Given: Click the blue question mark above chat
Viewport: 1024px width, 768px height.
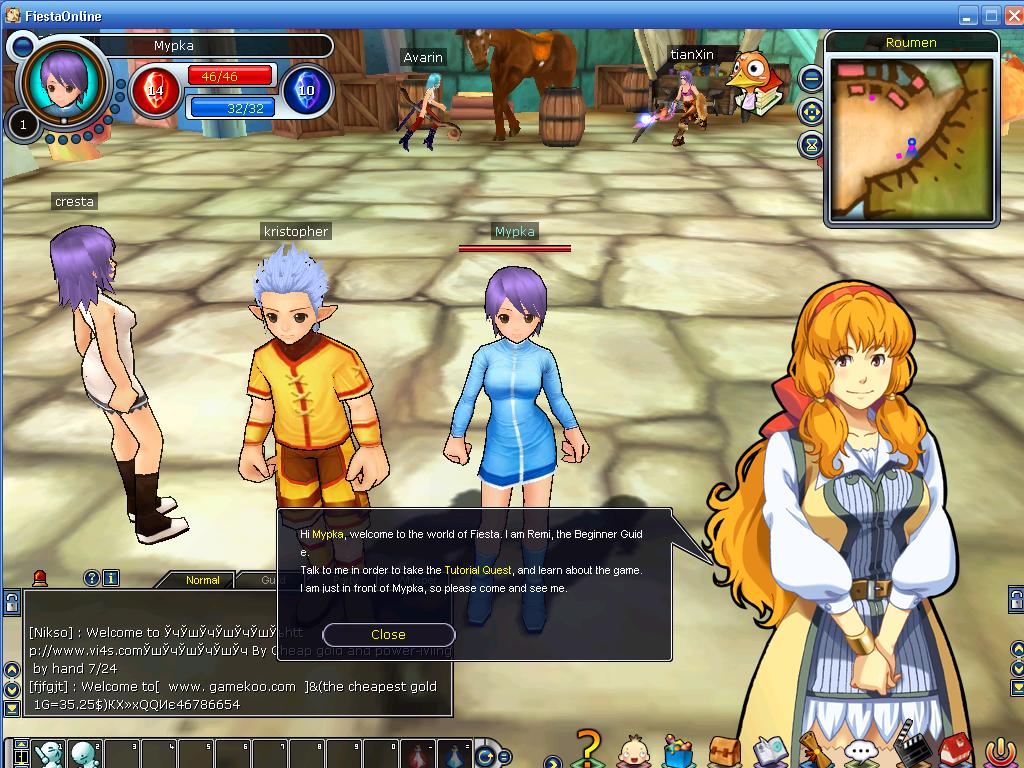Looking at the screenshot, I should tap(91, 578).
